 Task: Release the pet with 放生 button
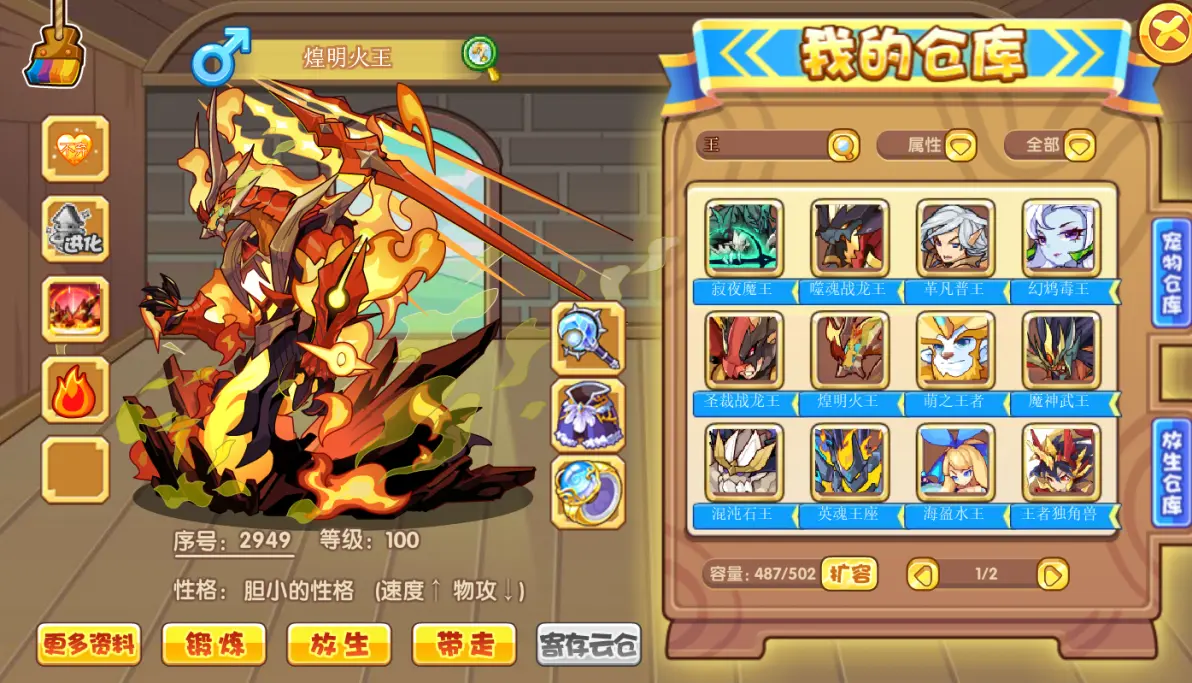338,644
